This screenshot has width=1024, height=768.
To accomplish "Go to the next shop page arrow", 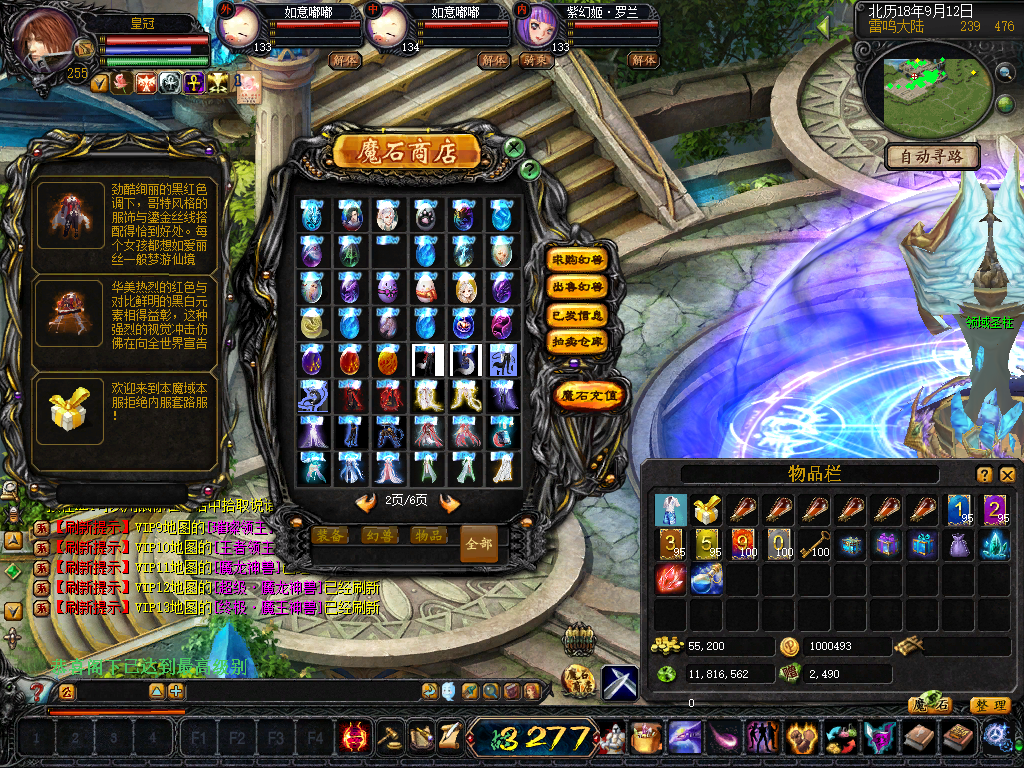I will click(x=450, y=503).
